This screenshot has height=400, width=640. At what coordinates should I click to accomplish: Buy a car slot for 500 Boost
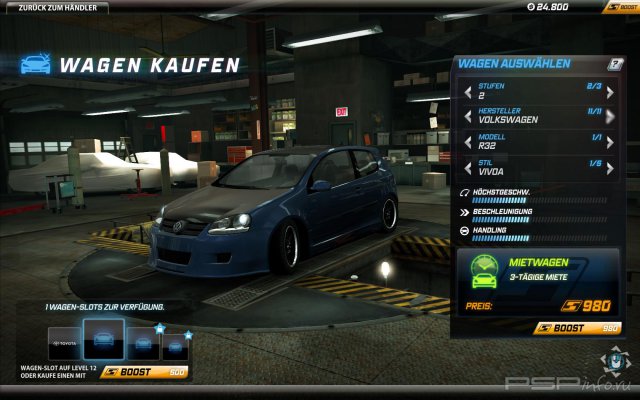coord(146,371)
